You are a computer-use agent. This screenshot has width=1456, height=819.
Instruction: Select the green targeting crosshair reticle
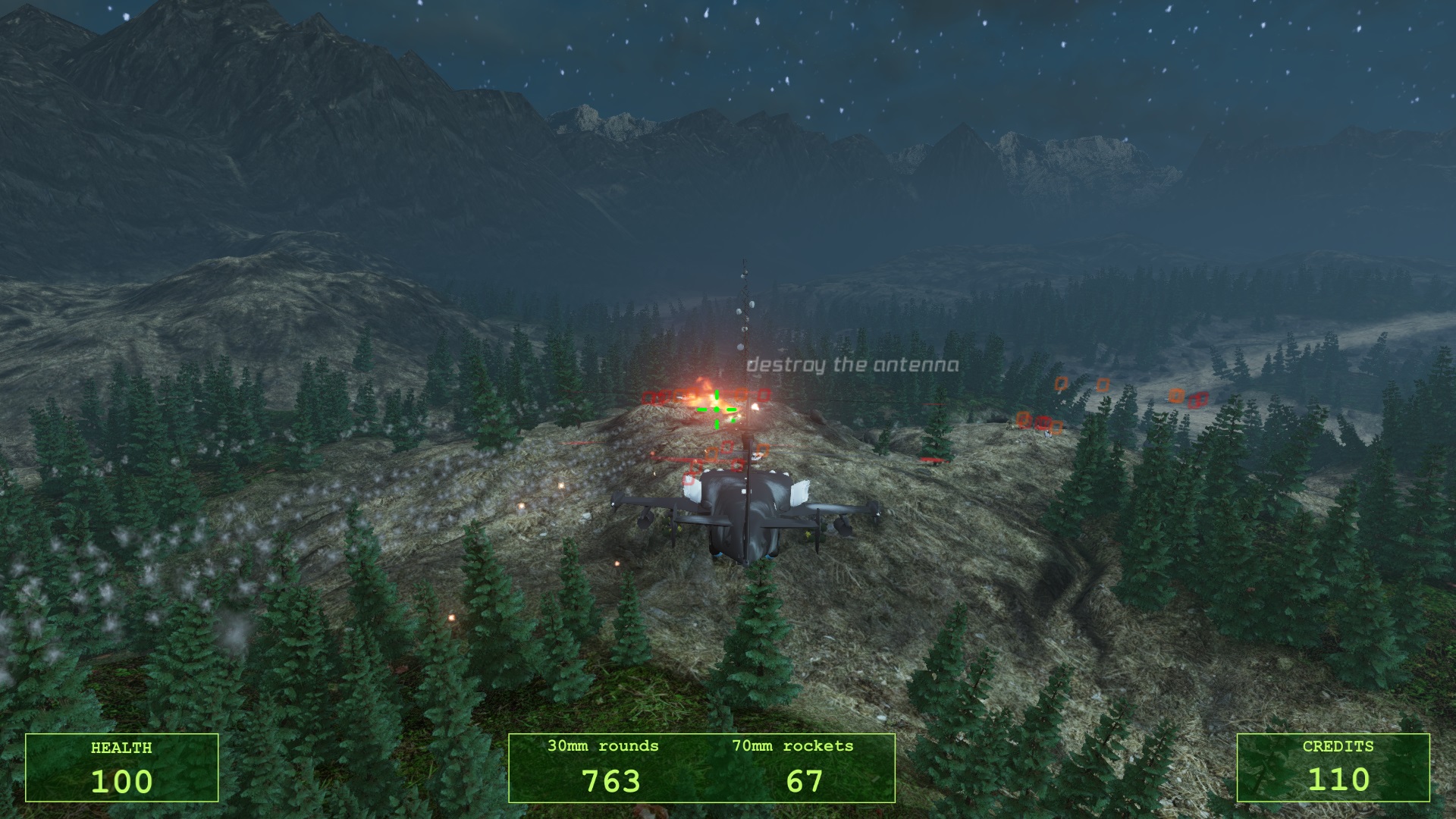(x=716, y=409)
